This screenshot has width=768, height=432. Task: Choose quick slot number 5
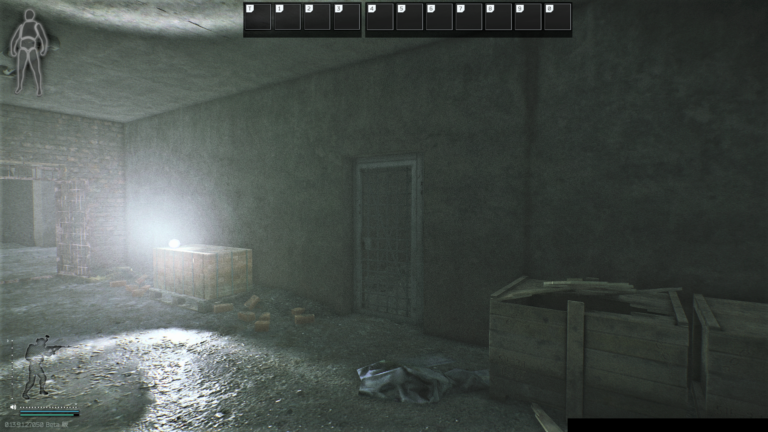[x=409, y=17]
